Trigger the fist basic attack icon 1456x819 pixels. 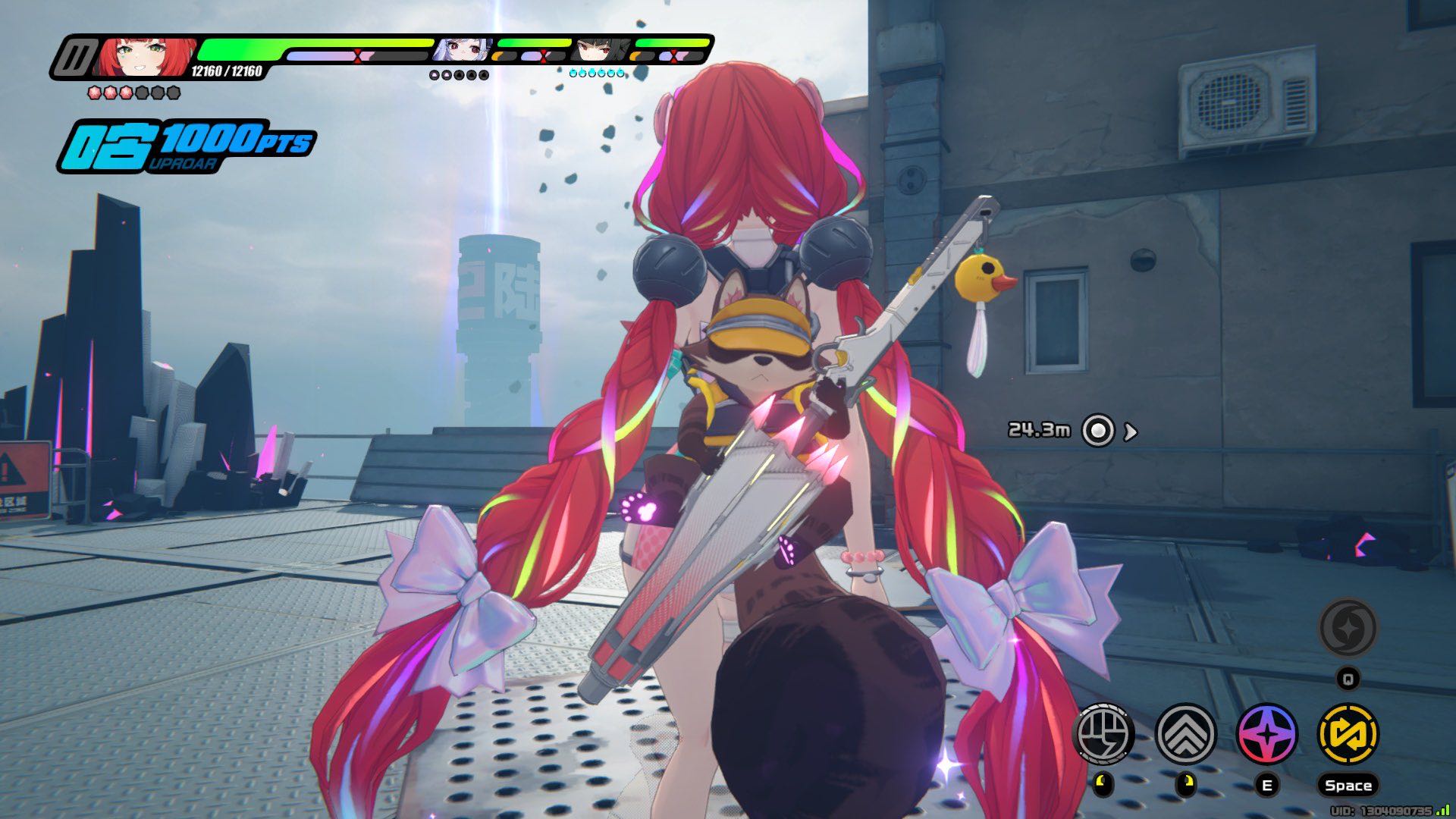(1104, 733)
